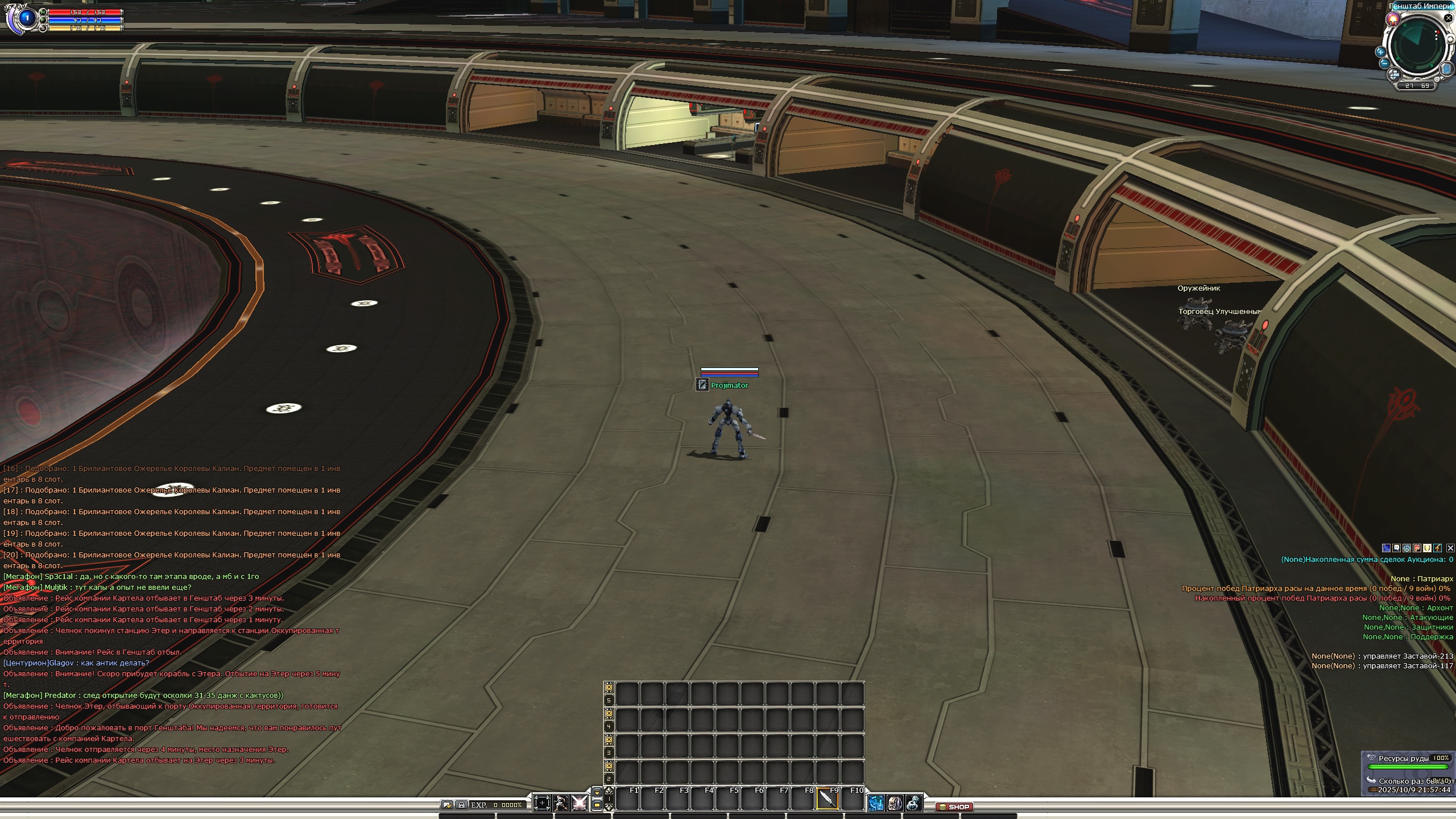Open the blue map icon beside the minimap

click(x=1446, y=69)
